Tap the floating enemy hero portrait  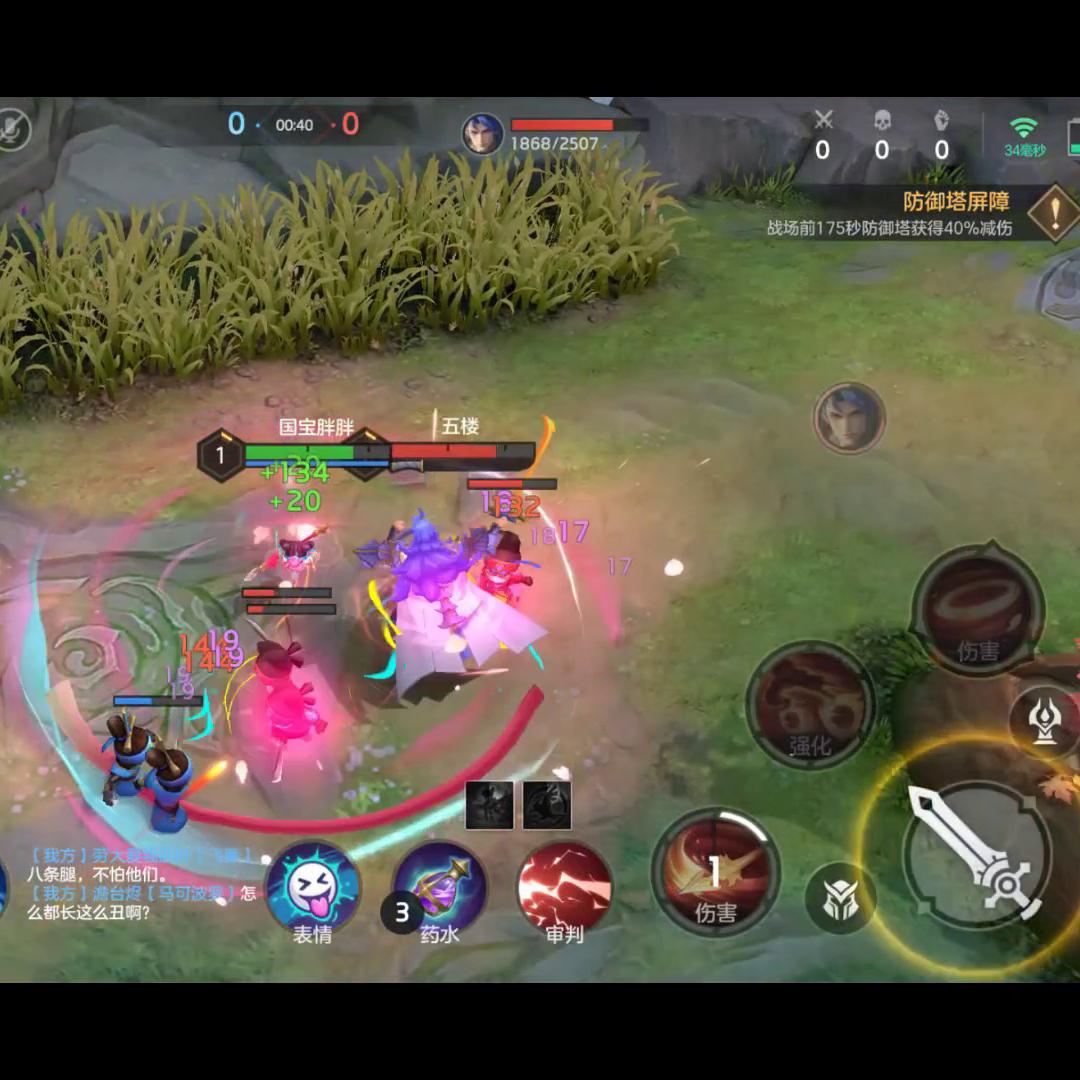pos(849,418)
